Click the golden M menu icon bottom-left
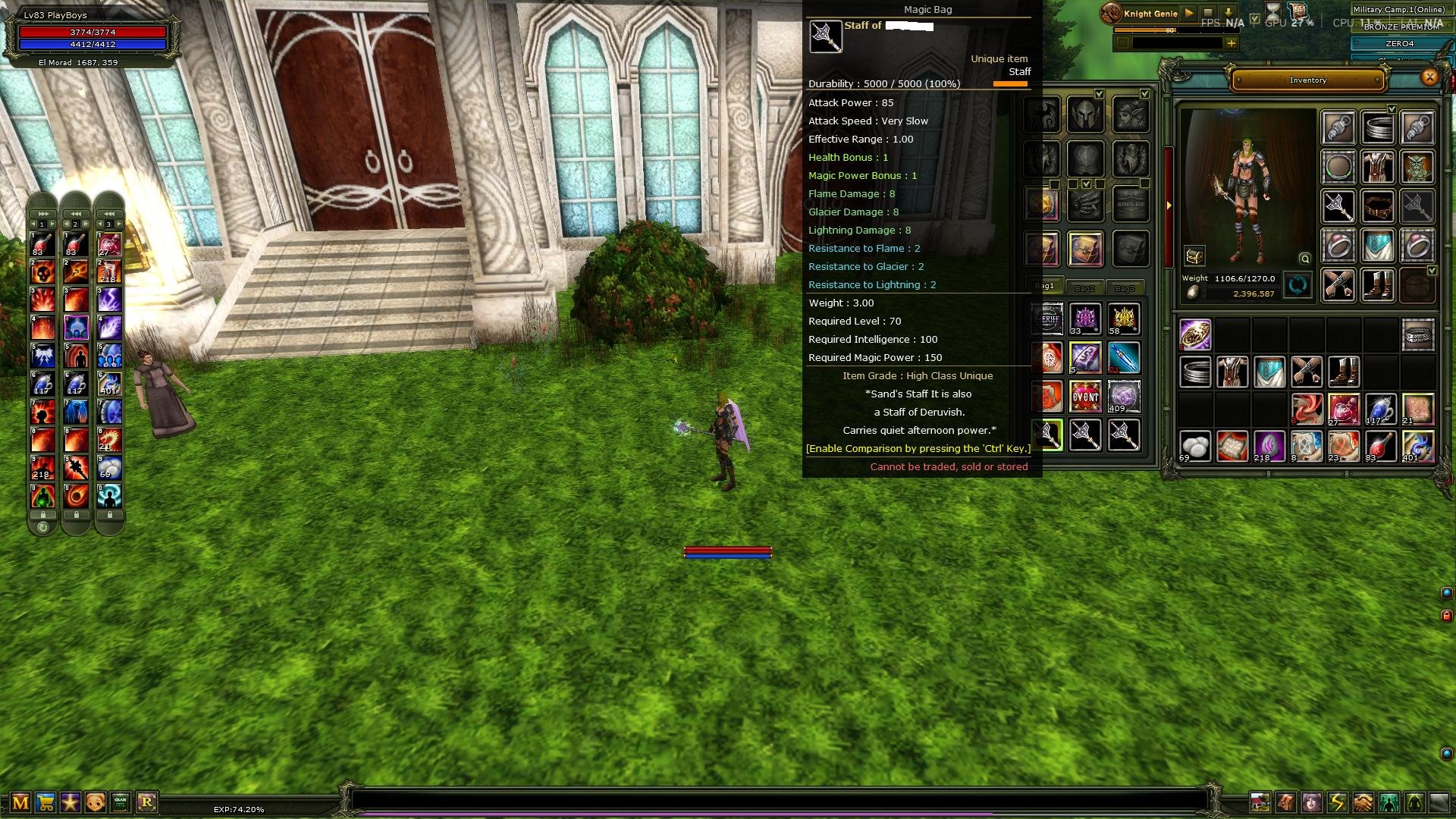 (20, 802)
